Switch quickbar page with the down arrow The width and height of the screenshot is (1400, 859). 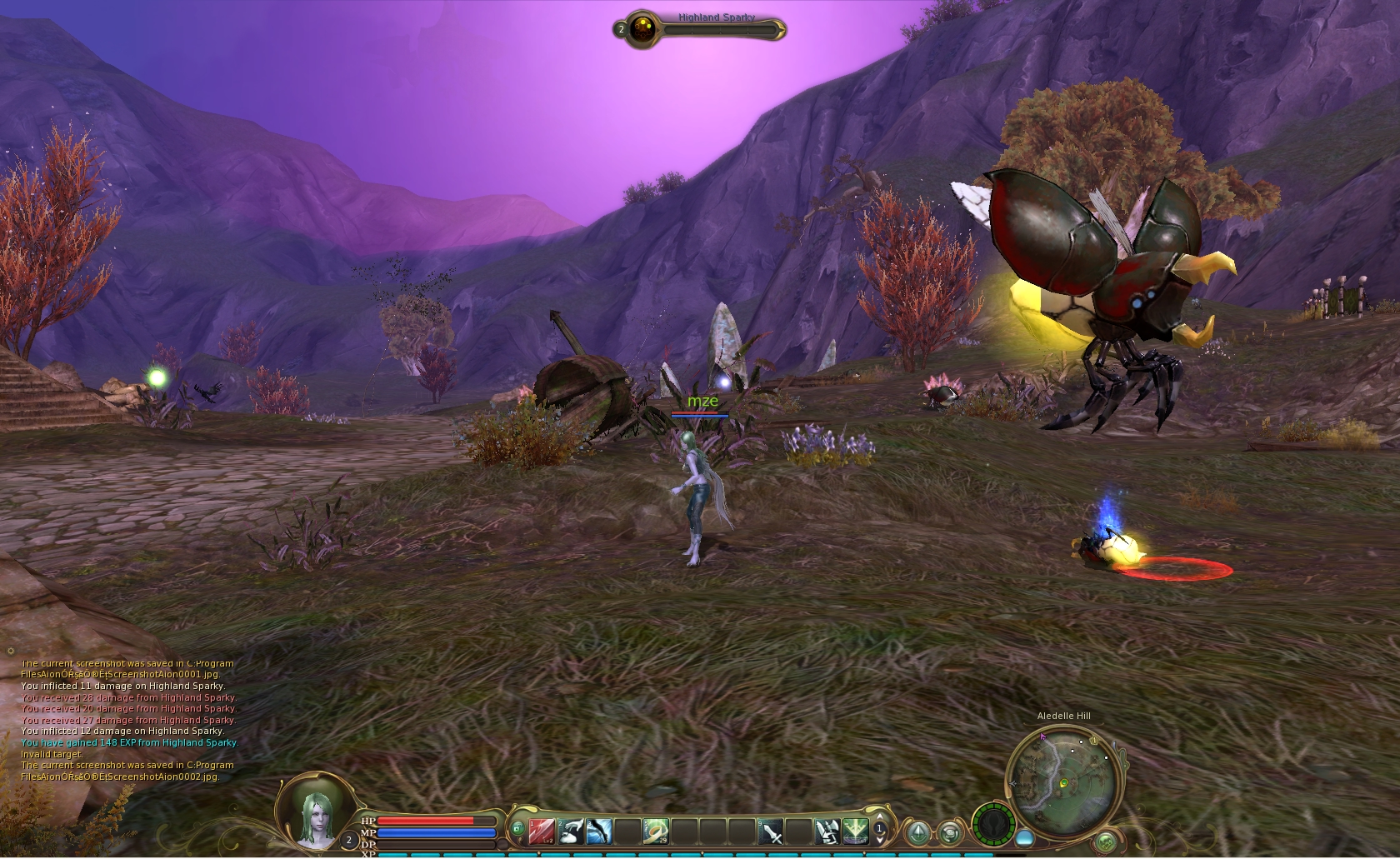pos(878,840)
